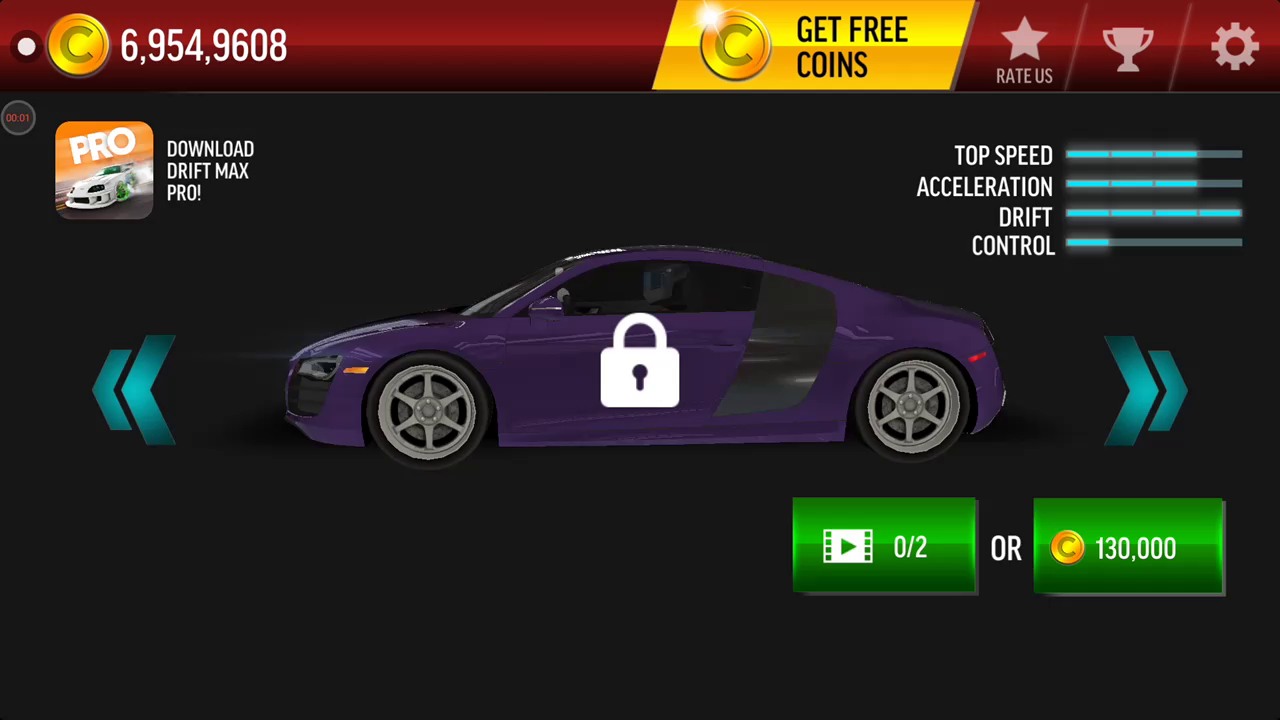Image resolution: width=1280 pixels, height=720 pixels.
Task: Open the gear settings menu
Action: 1234,47
